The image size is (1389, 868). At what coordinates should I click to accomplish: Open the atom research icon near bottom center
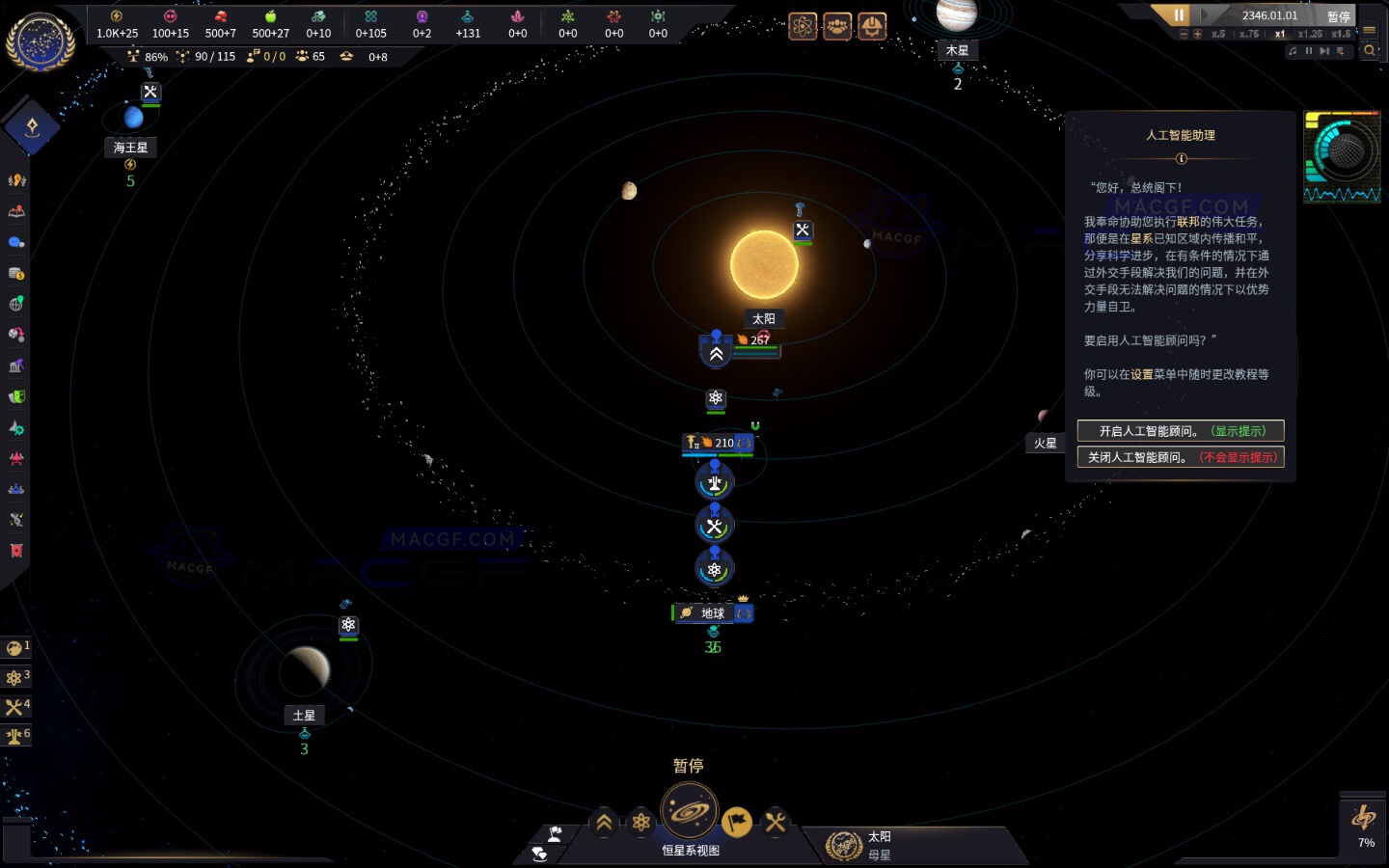click(640, 823)
